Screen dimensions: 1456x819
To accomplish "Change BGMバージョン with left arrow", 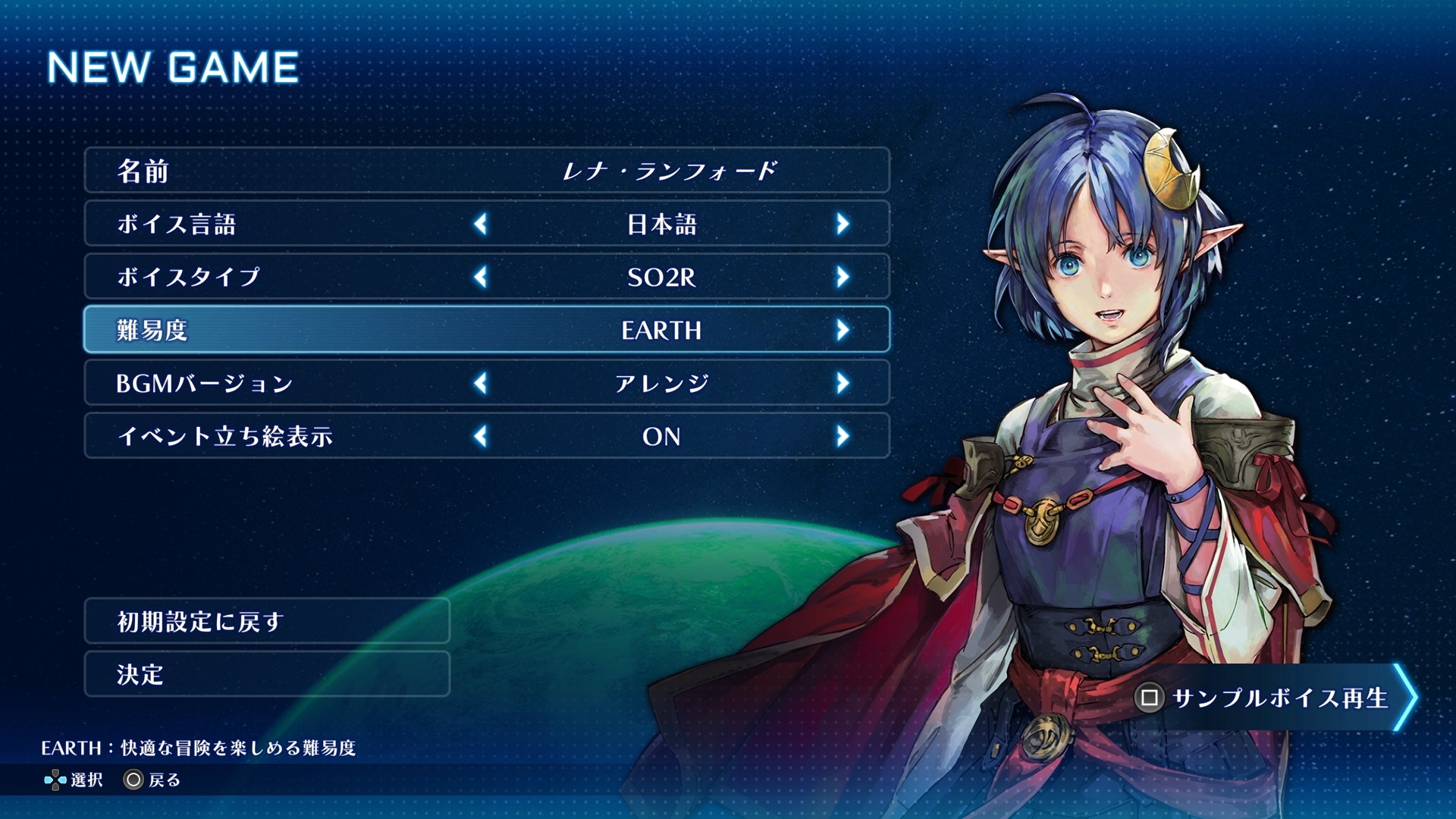I will click(x=480, y=383).
